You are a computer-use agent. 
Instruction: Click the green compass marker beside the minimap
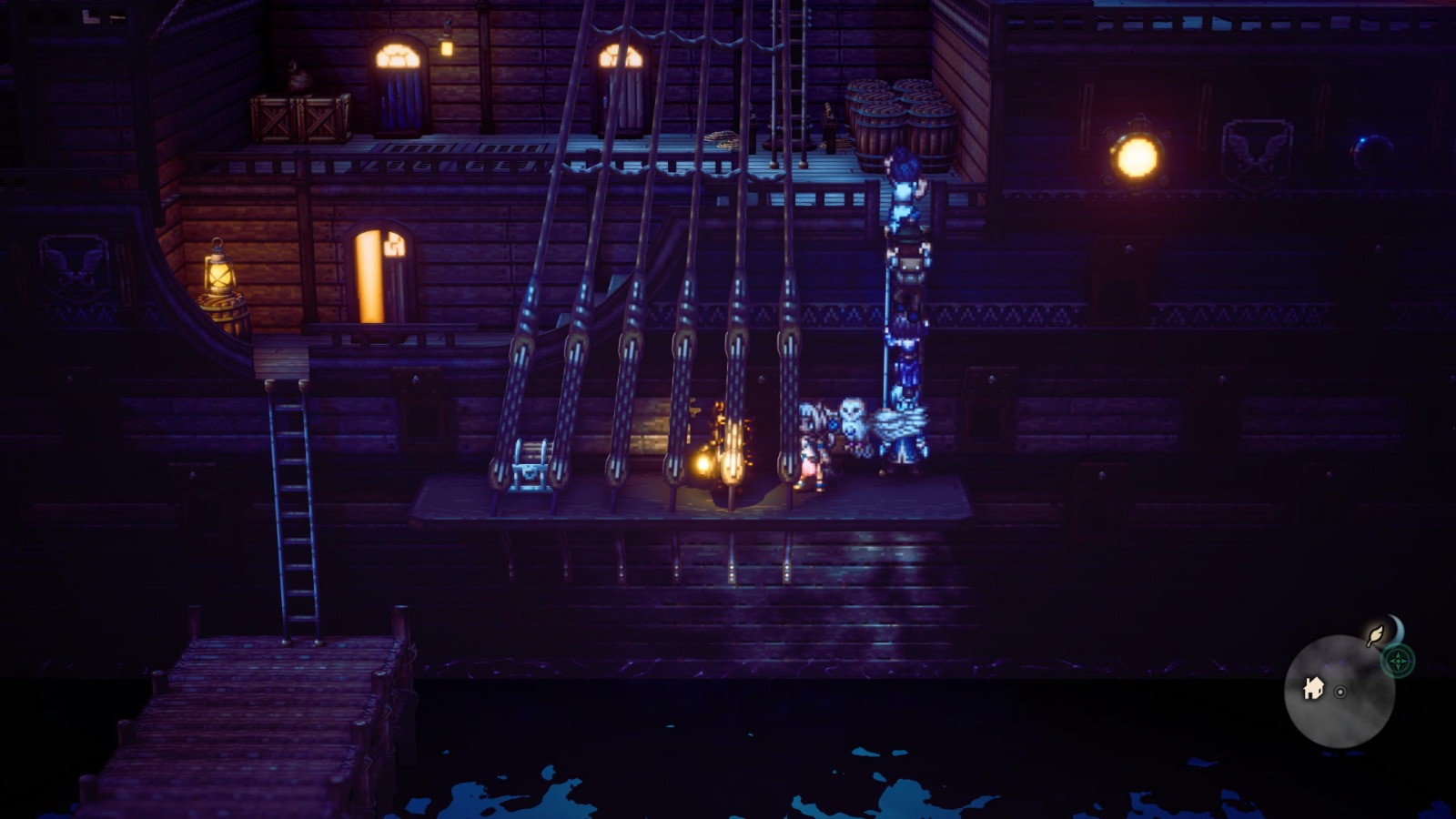click(x=1399, y=661)
